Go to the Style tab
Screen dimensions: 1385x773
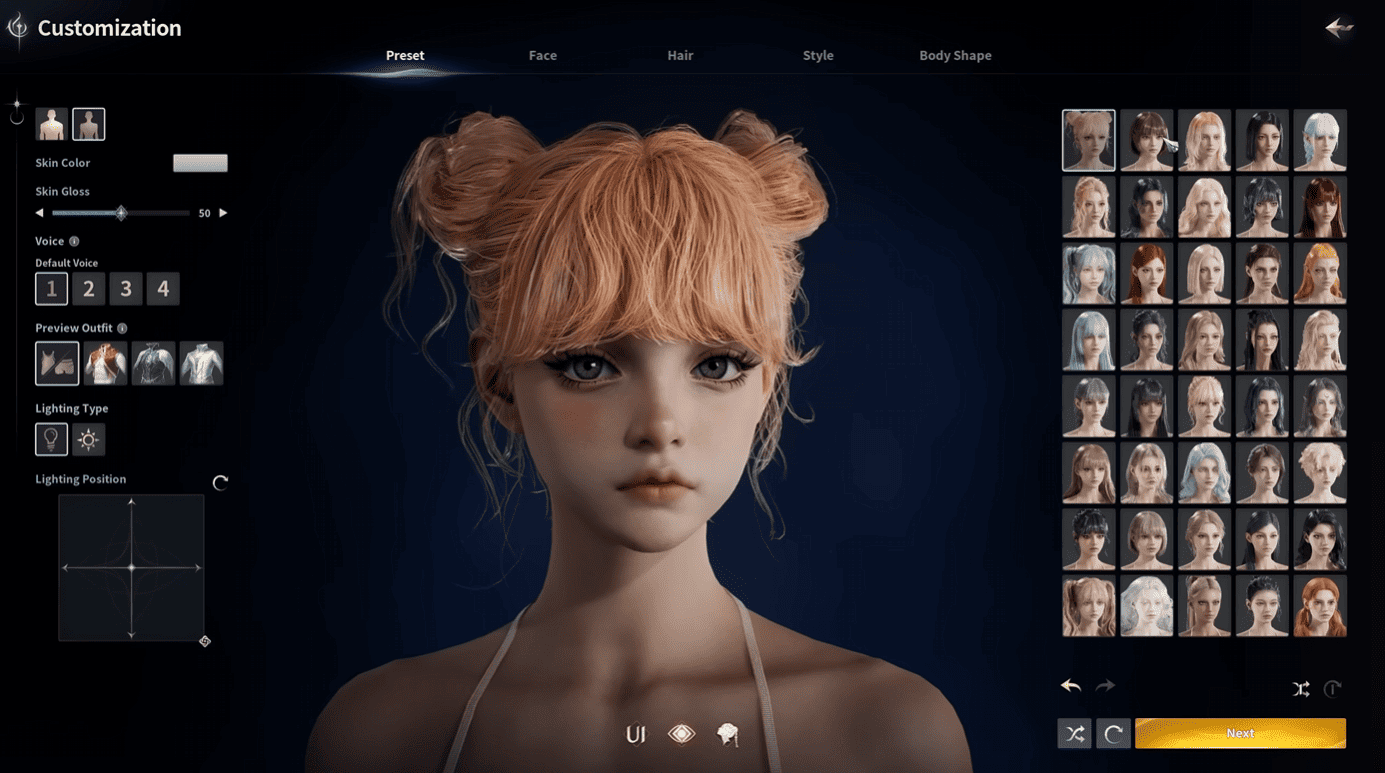click(x=817, y=56)
